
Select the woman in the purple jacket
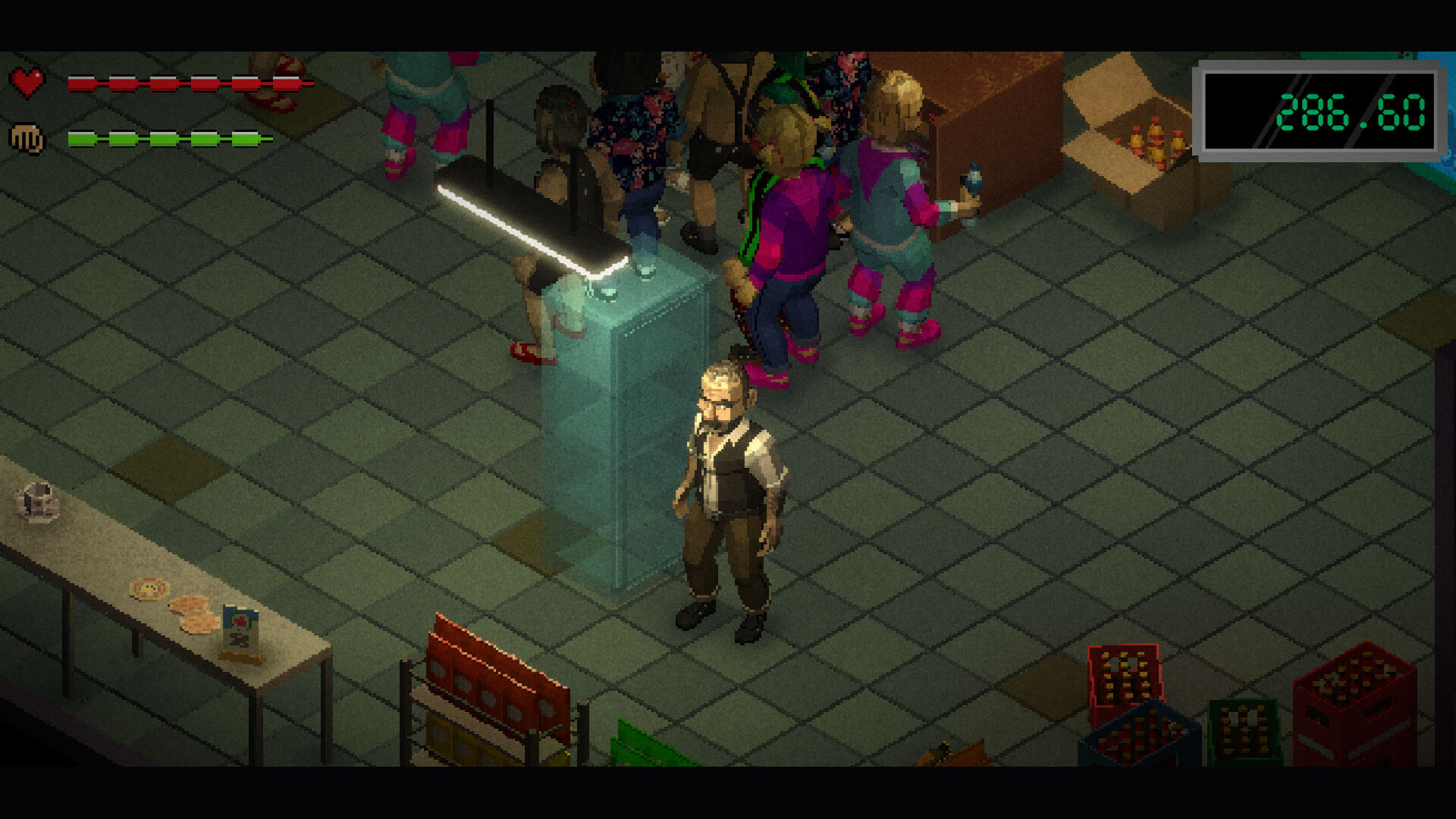click(789, 220)
